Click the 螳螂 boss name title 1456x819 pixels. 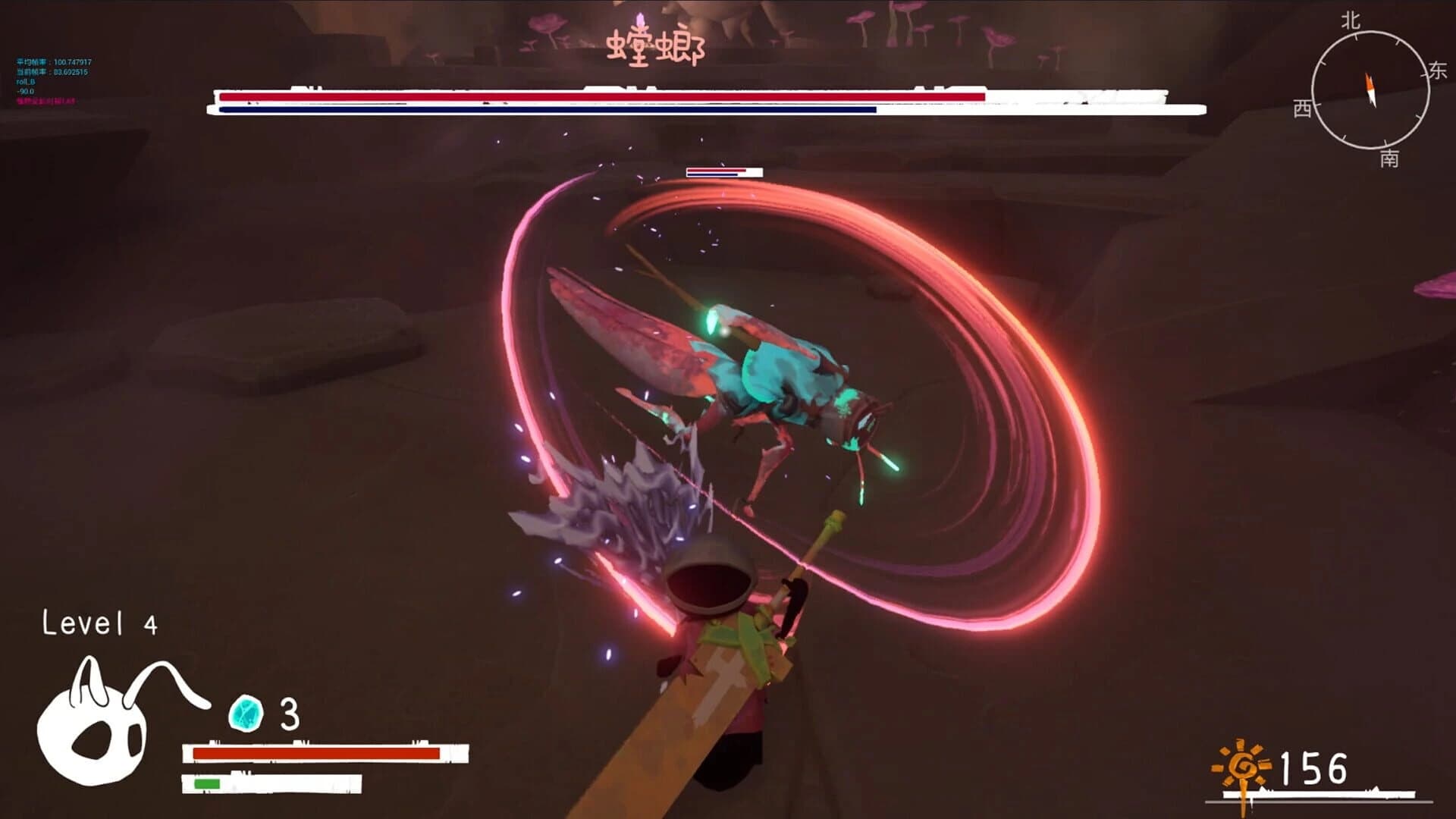click(655, 45)
